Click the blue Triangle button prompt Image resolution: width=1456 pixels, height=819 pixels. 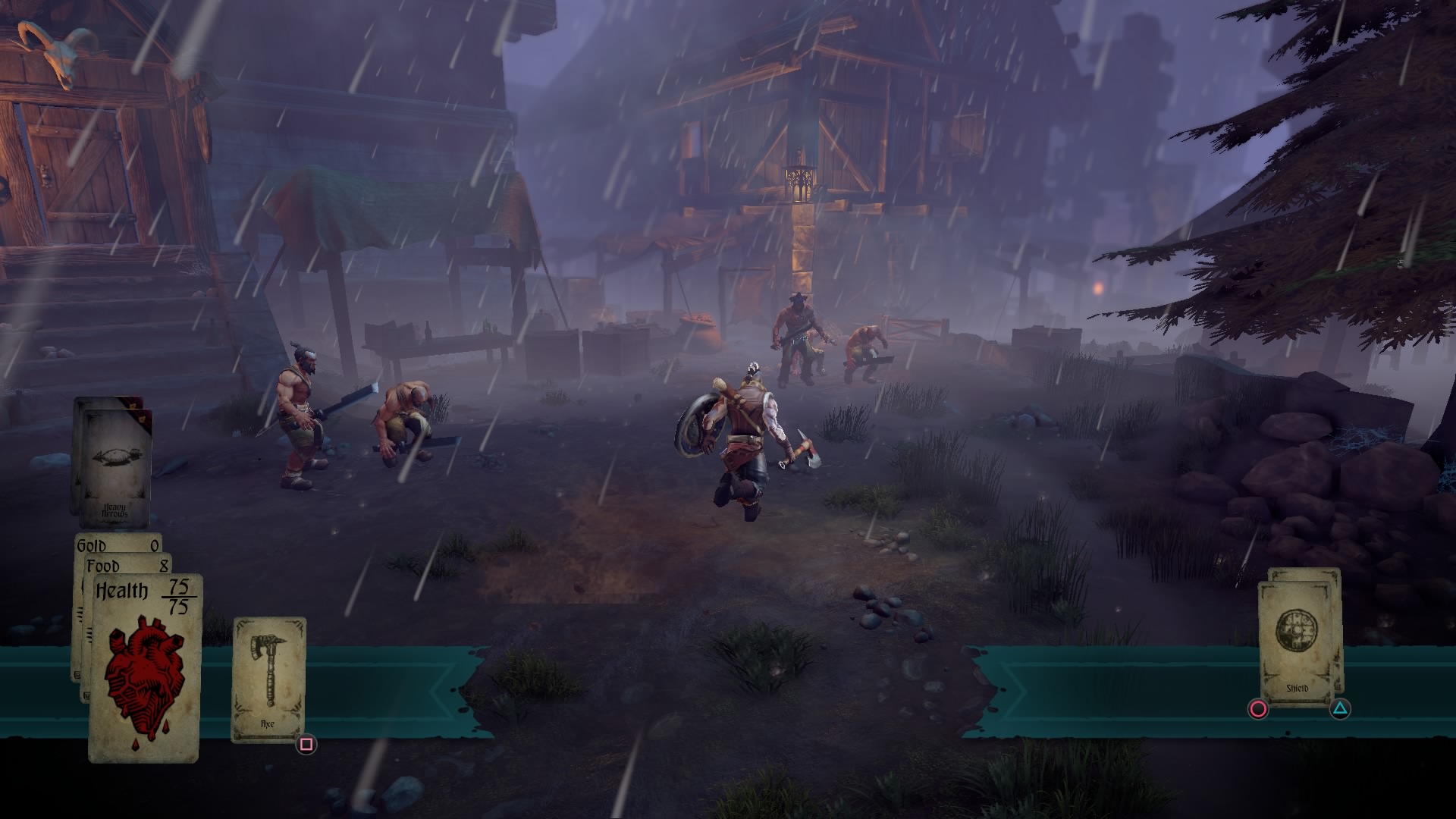coord(1340,708)
